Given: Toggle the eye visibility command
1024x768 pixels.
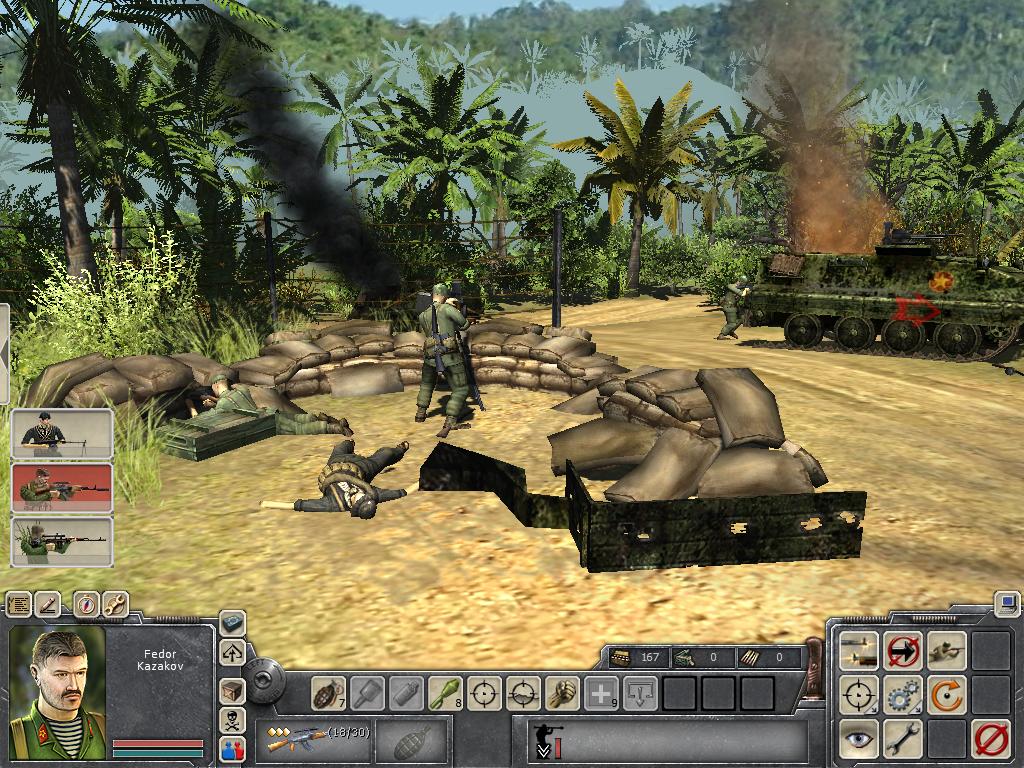Looking at the screenshot, I should pos(859,738).
